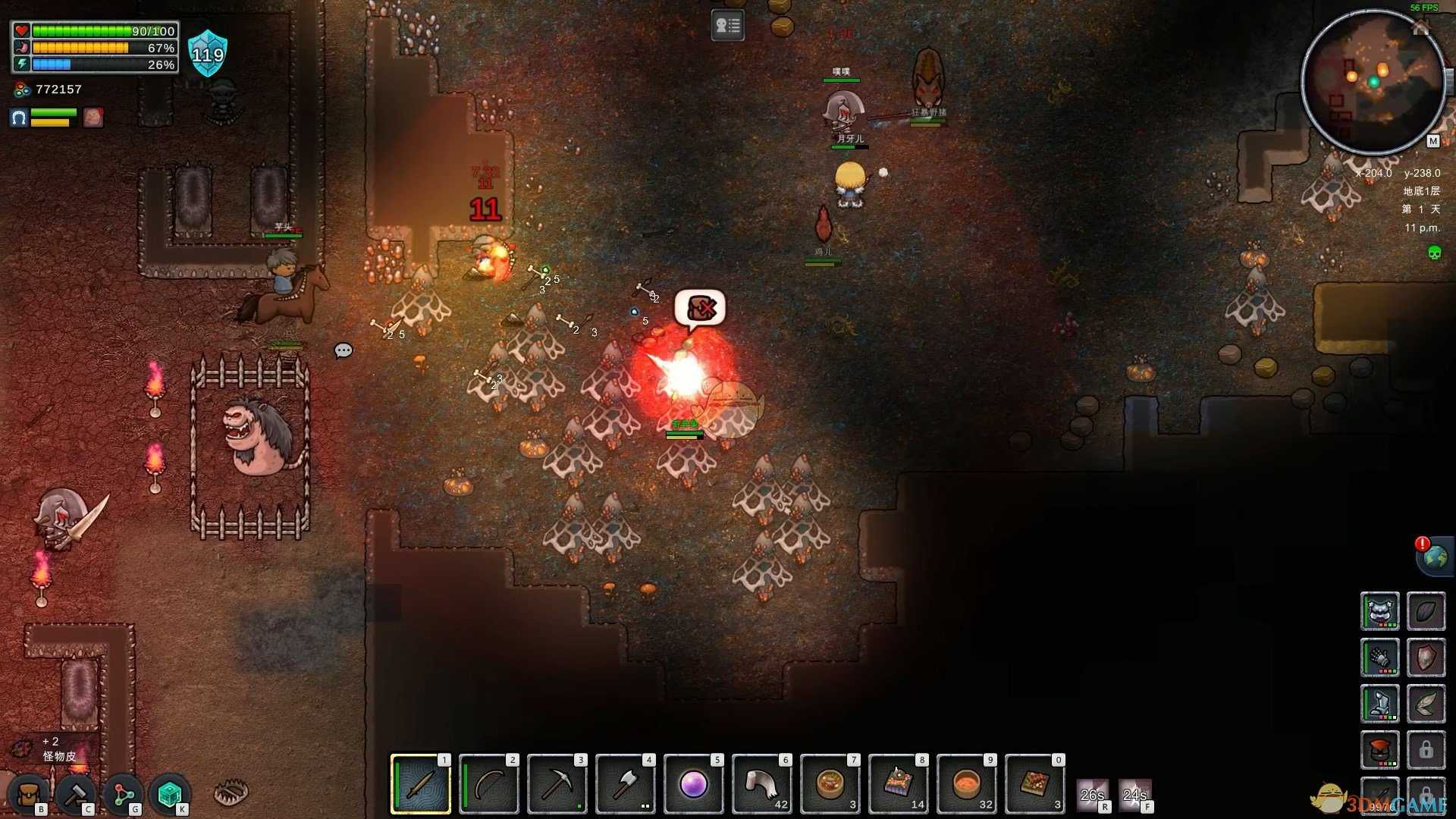Open the hammer crafting menu
Viewport: 1456px width, 819px height.
point(76,795)
